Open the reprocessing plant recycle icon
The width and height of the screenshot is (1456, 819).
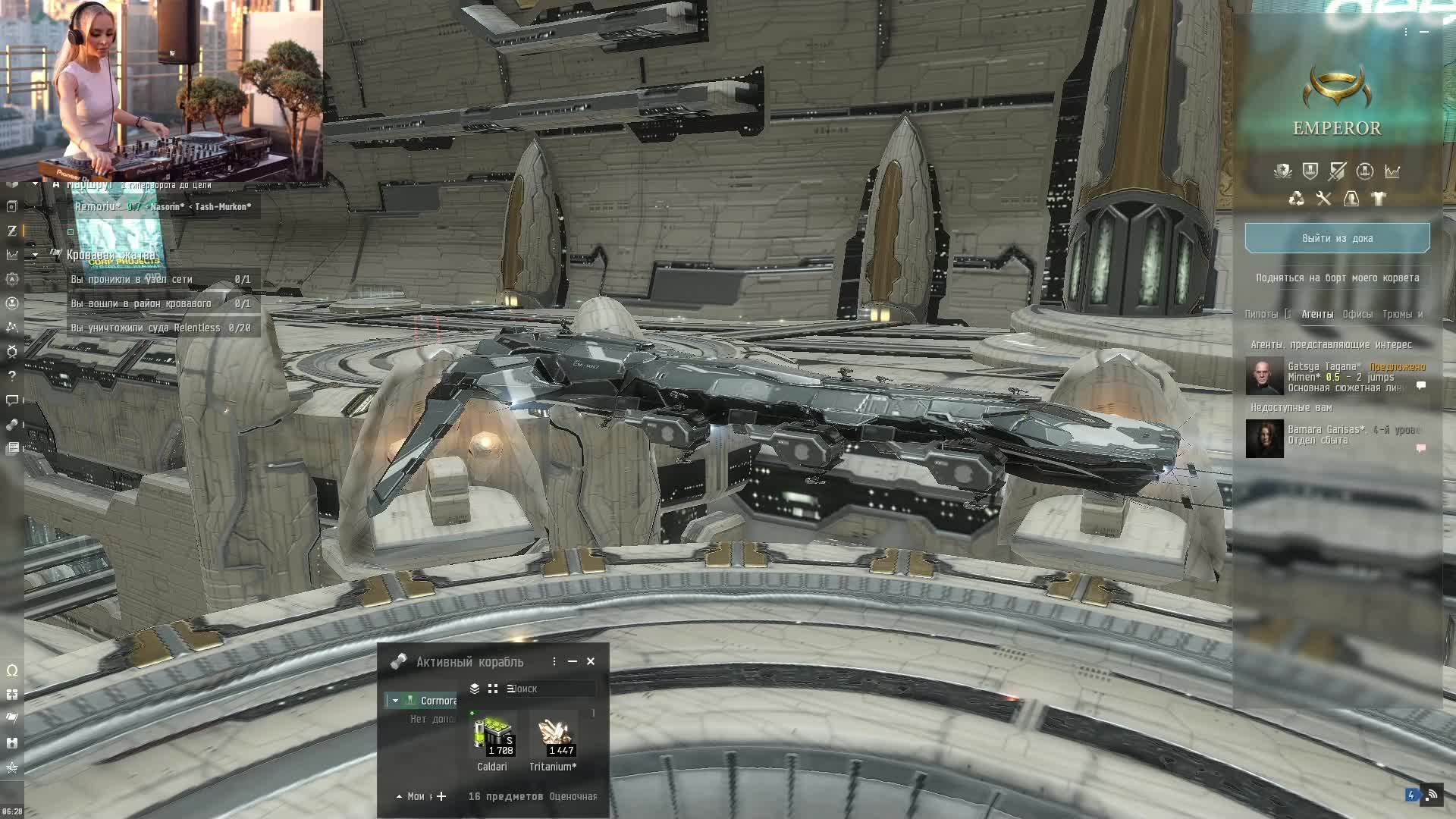1297,199
